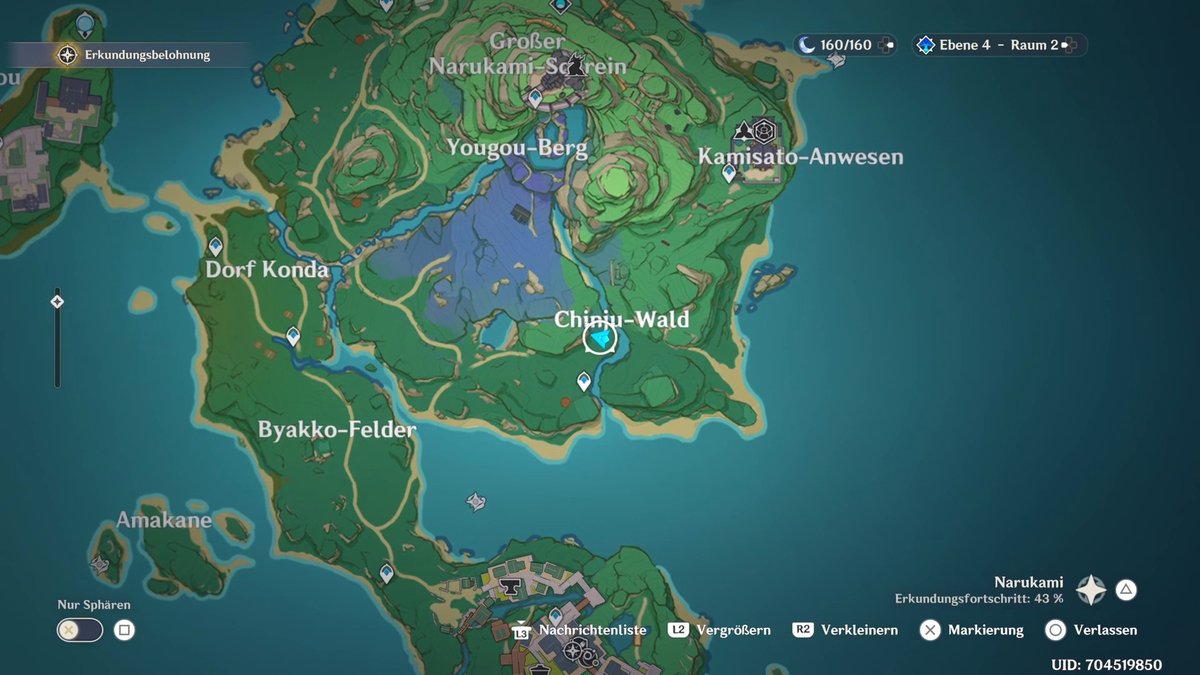Viewport: 1200px width, 675px height.
Task: Select the waypoint just south of Chinju-Wald
Action: pos(584,381)
